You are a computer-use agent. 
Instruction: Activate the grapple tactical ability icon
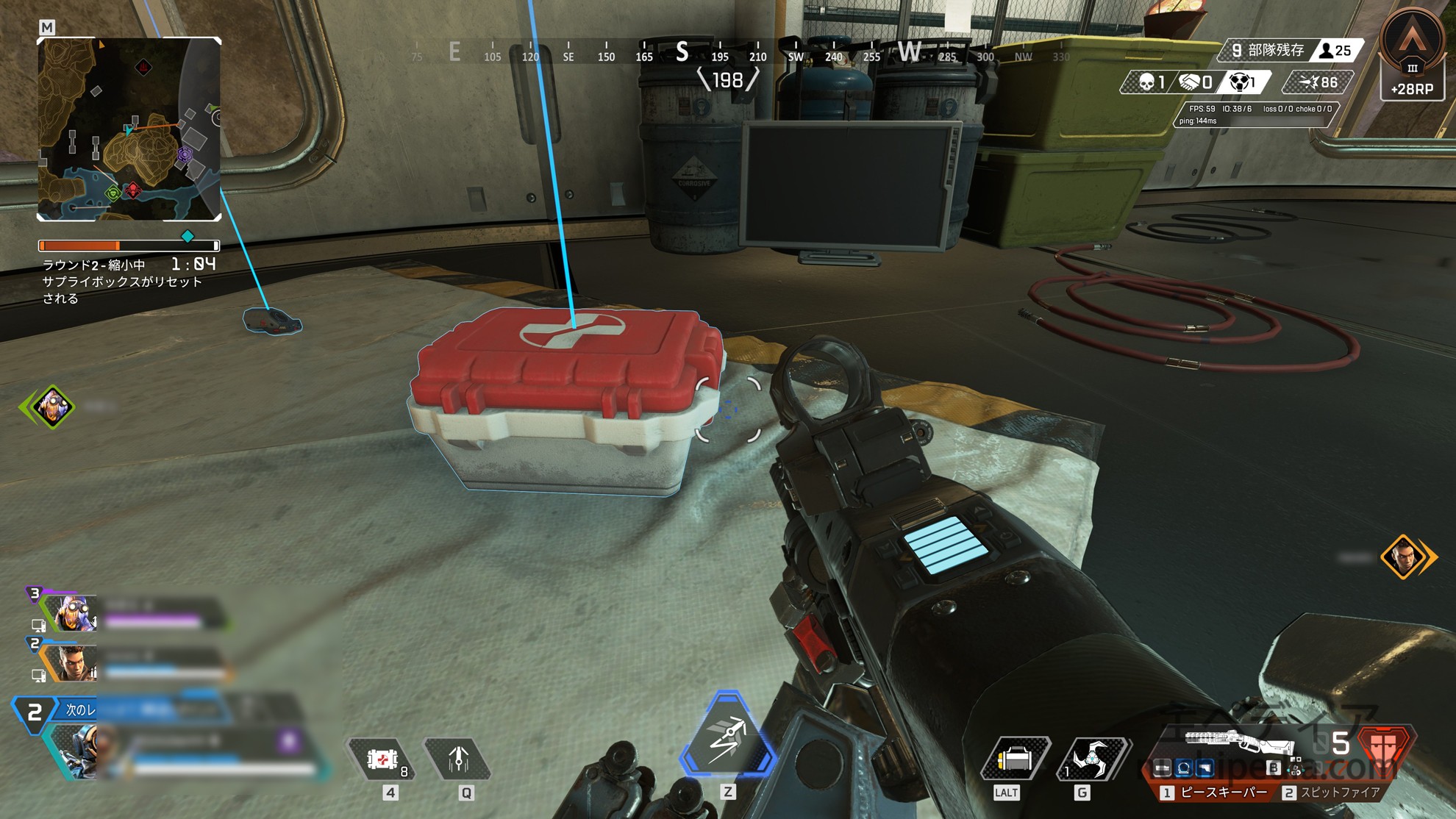458,759
